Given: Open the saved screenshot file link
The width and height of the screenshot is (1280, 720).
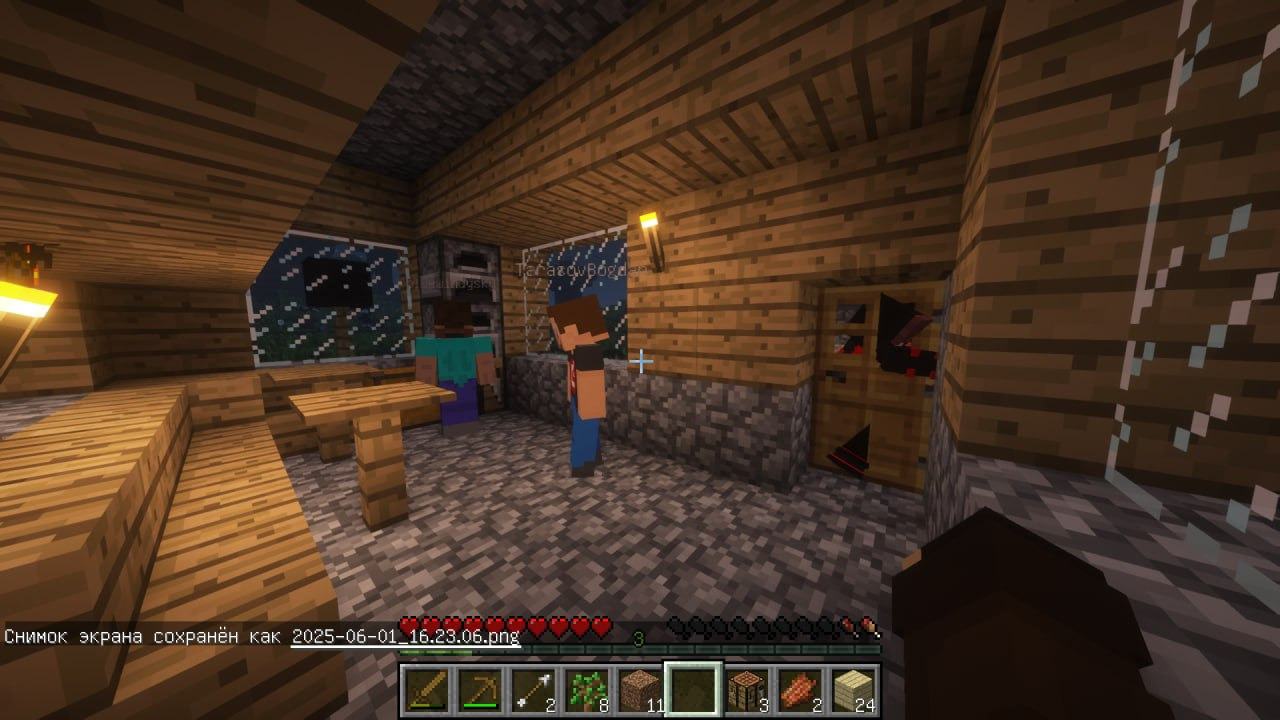Looking at the screenshot, I should [405, 636].
